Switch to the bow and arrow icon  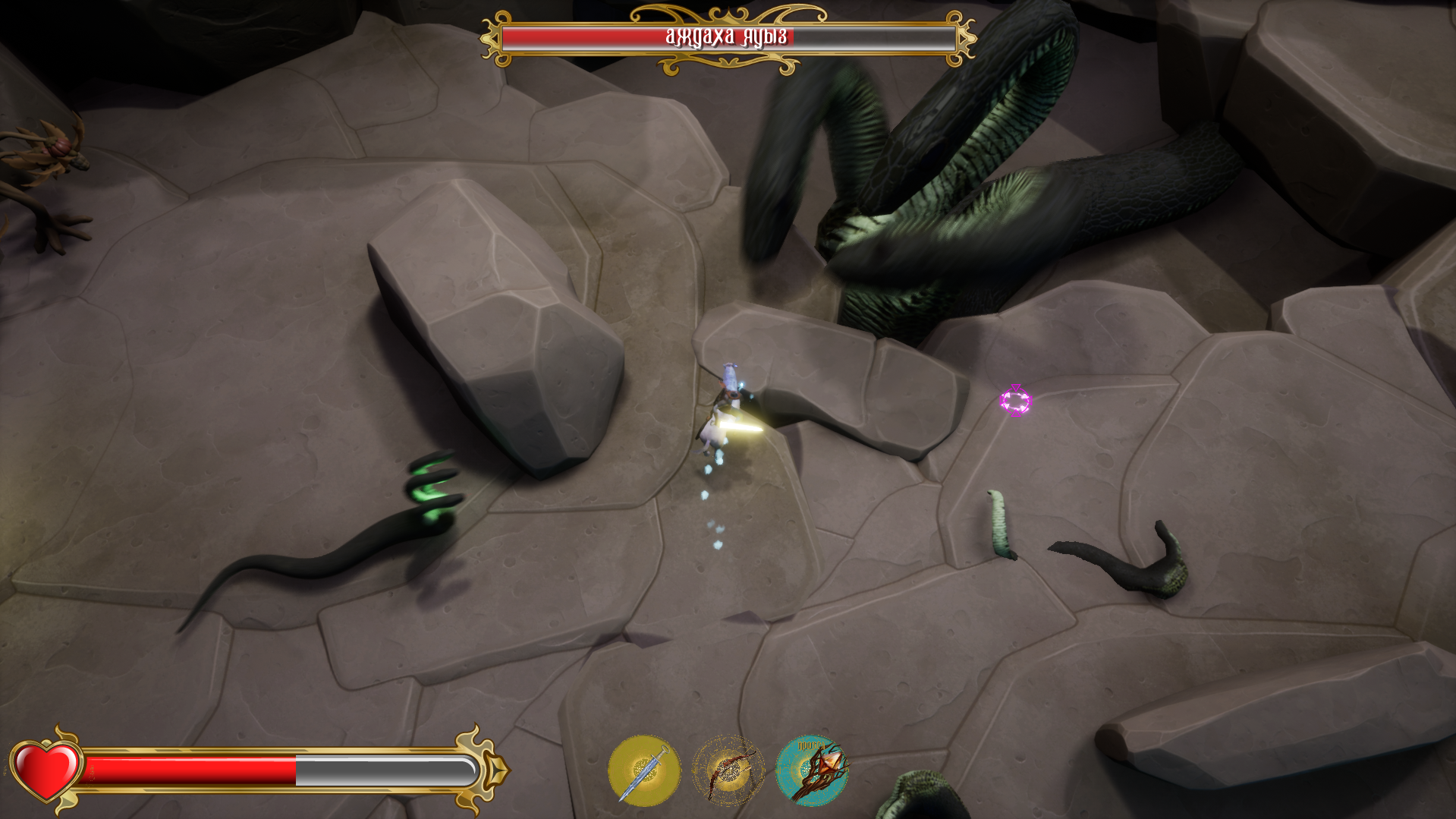[728, 770]
